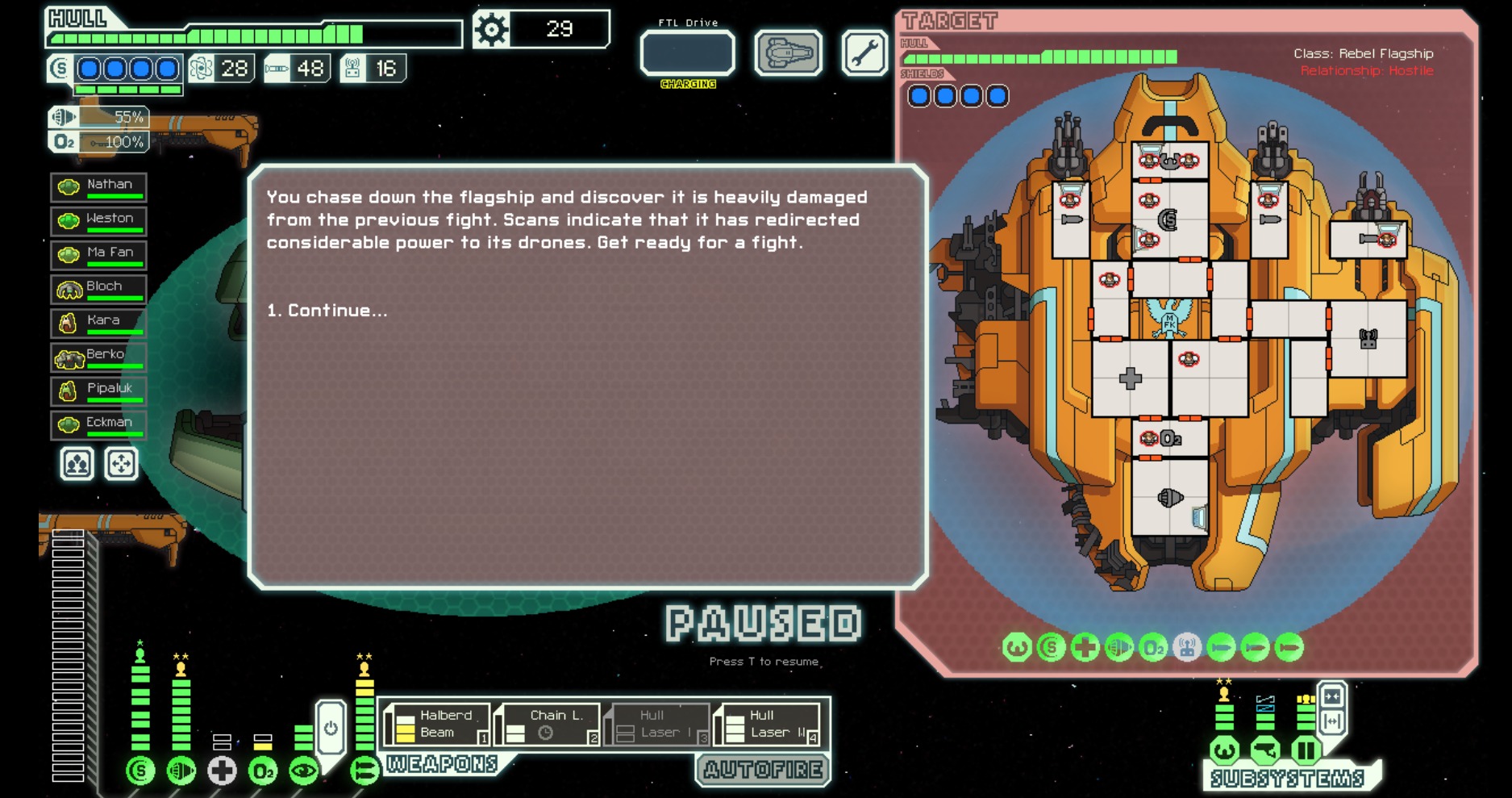Open the ship overview button
Image resolution: width=1512 pixels, height=798 pixels.
(788, 53)
